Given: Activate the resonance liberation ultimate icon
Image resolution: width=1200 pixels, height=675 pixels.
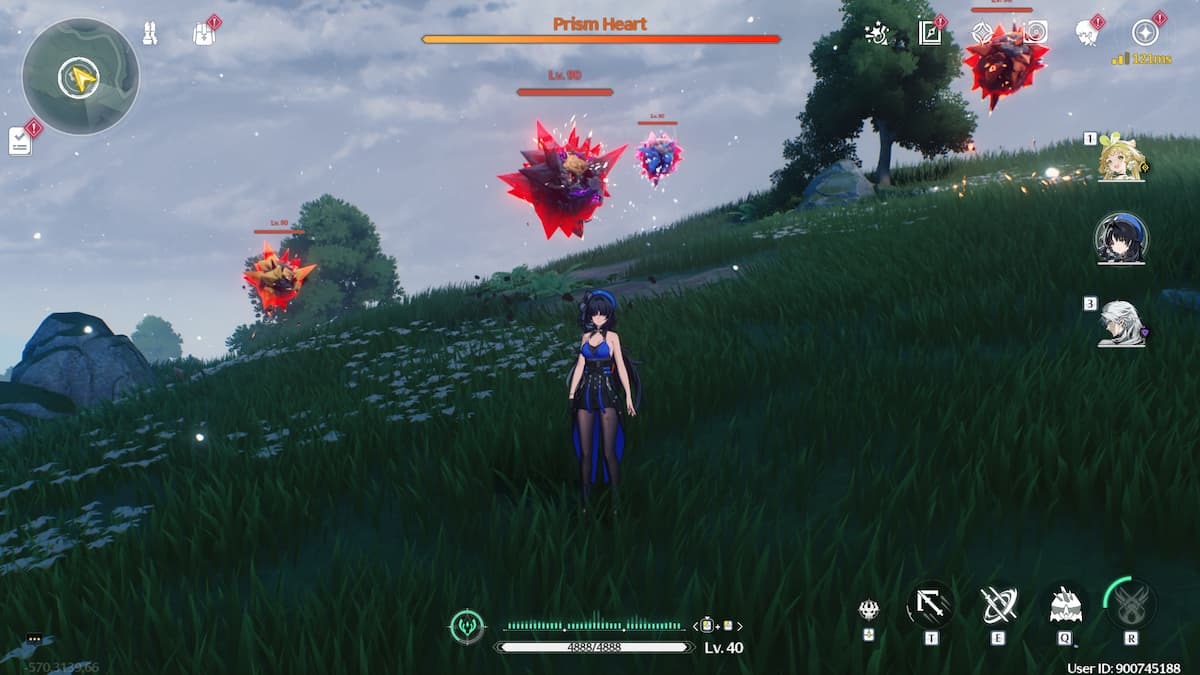Looking at the screenshot, I should click(x=1131, y=604).
